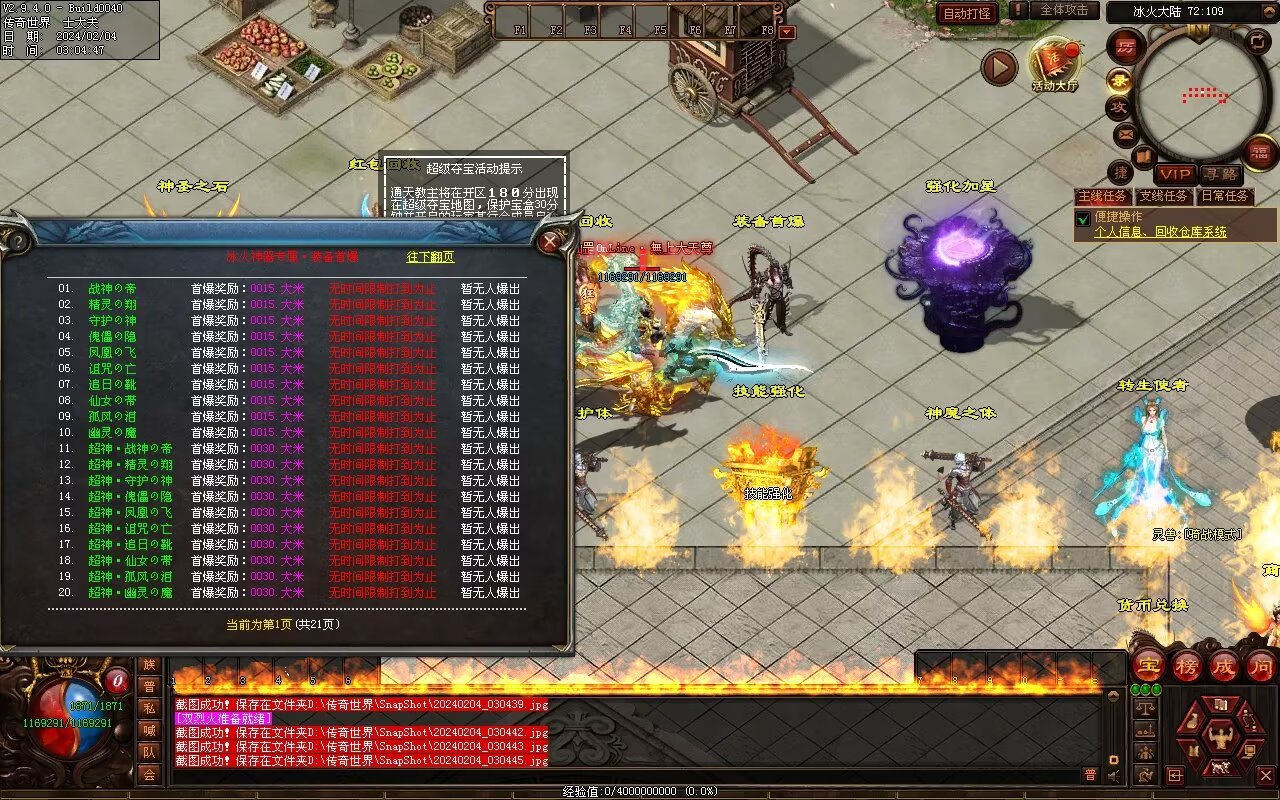1280x800 pixels.
Task: Switch to 主线任务 main quest tab
Action: [1104, 196]
